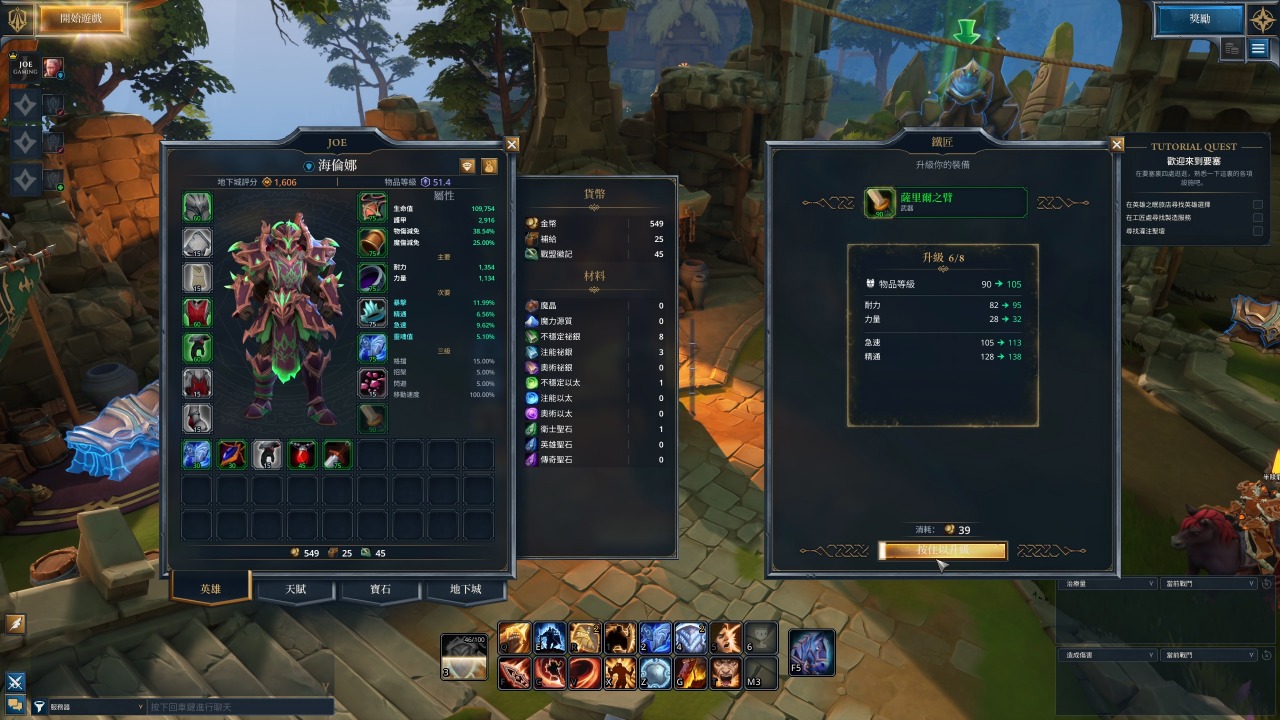Hold the 按住以升級 upgrade button
The width and height of the screenshot is (1280, 720).
click(942, 551)
